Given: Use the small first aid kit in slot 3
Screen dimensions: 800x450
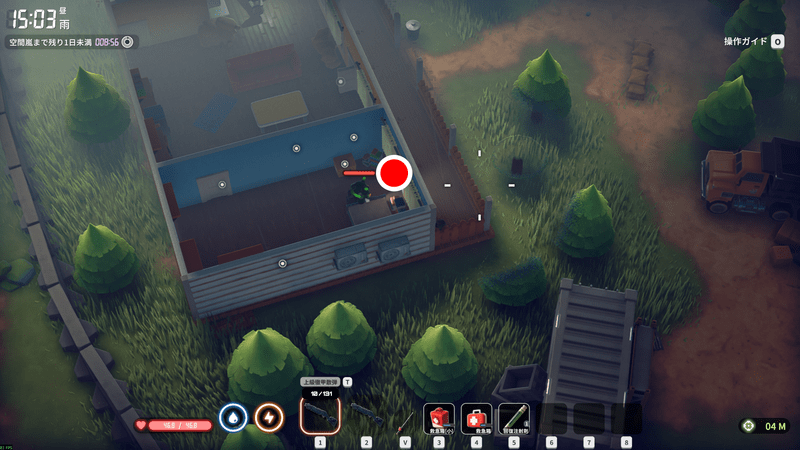Looking at the screenshot, I should tap(439, 416).
